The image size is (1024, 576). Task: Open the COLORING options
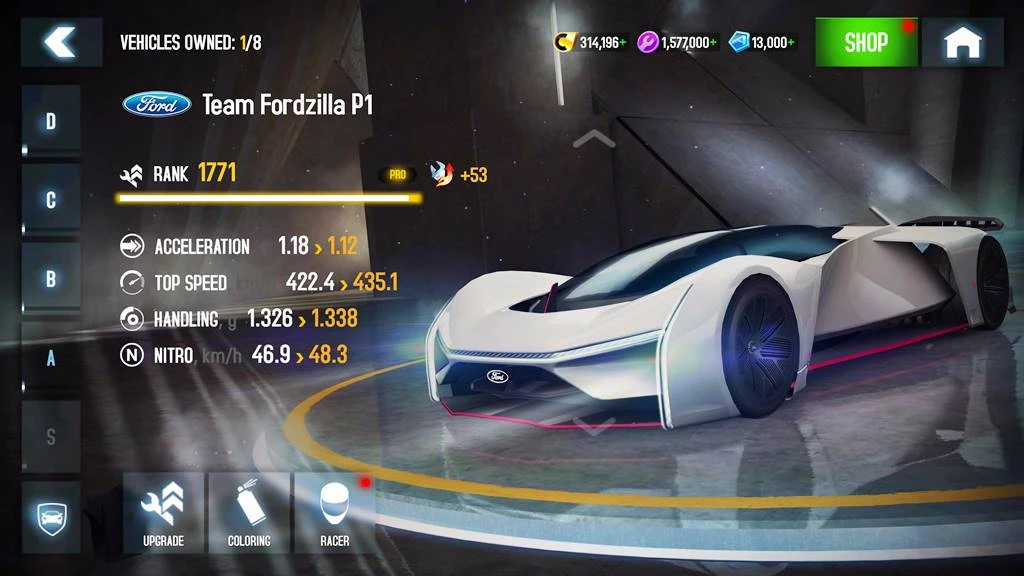pos(249,513)
